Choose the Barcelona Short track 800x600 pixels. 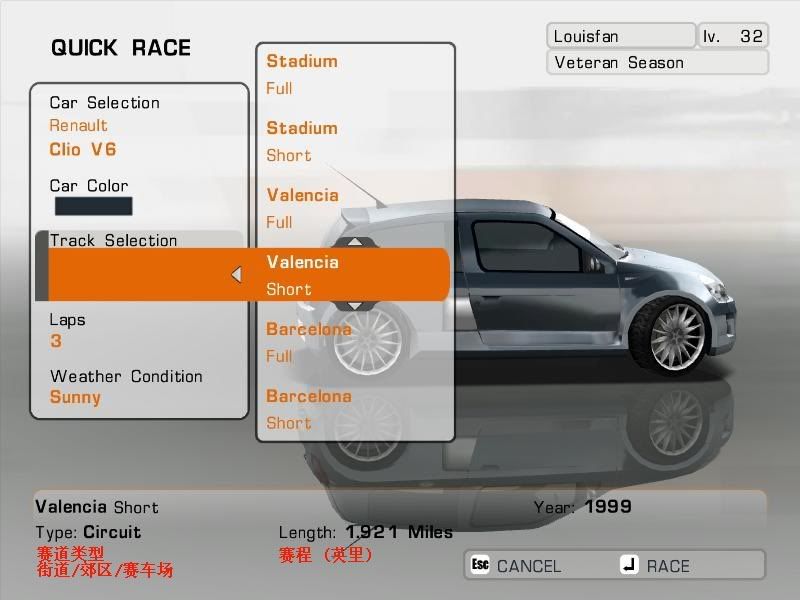pyautogui.click(x=355, y=410)
